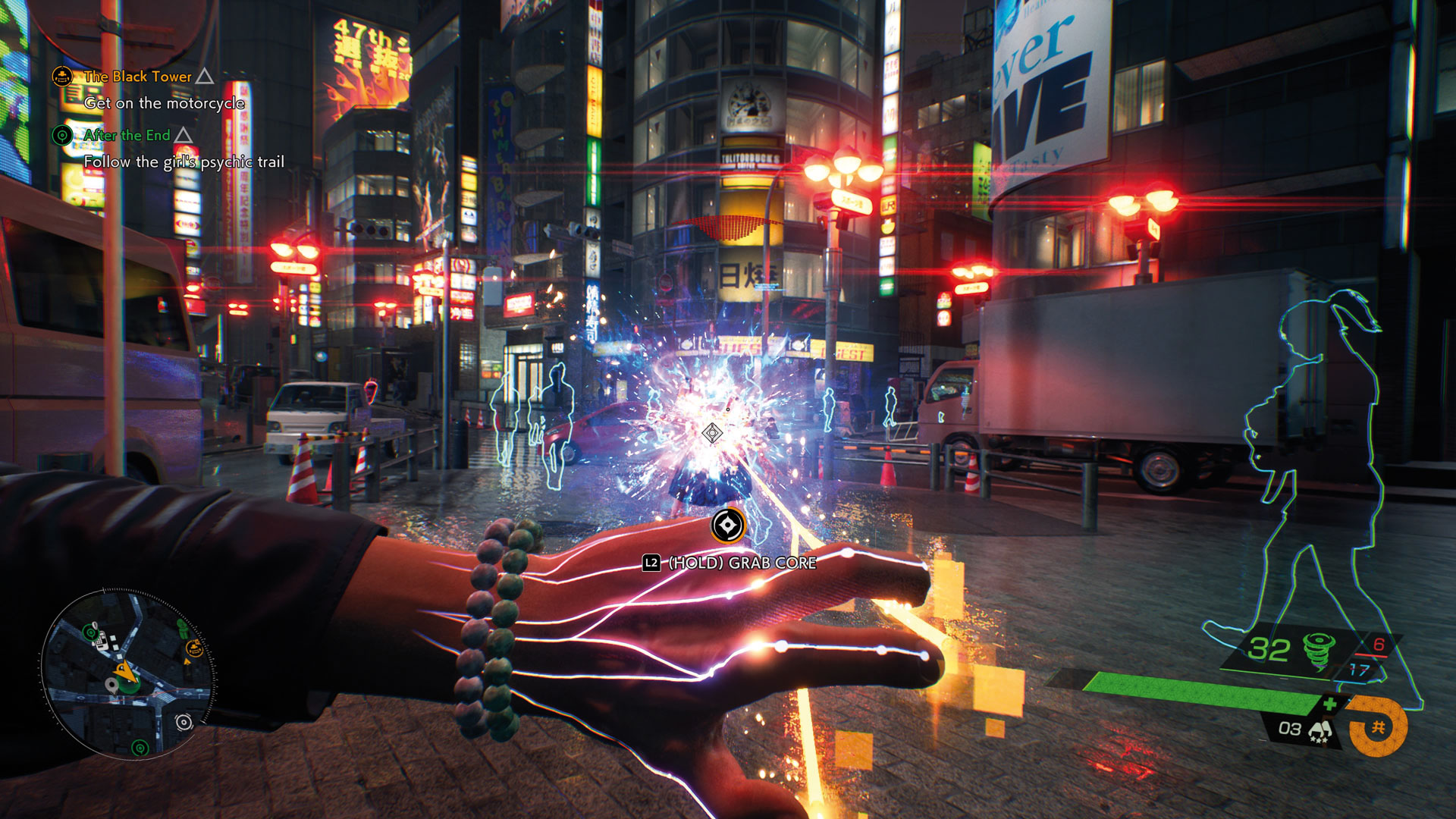Click the white target ring on the minimap
This screenshot has height=819, width=1456.
tap(184, 722)
